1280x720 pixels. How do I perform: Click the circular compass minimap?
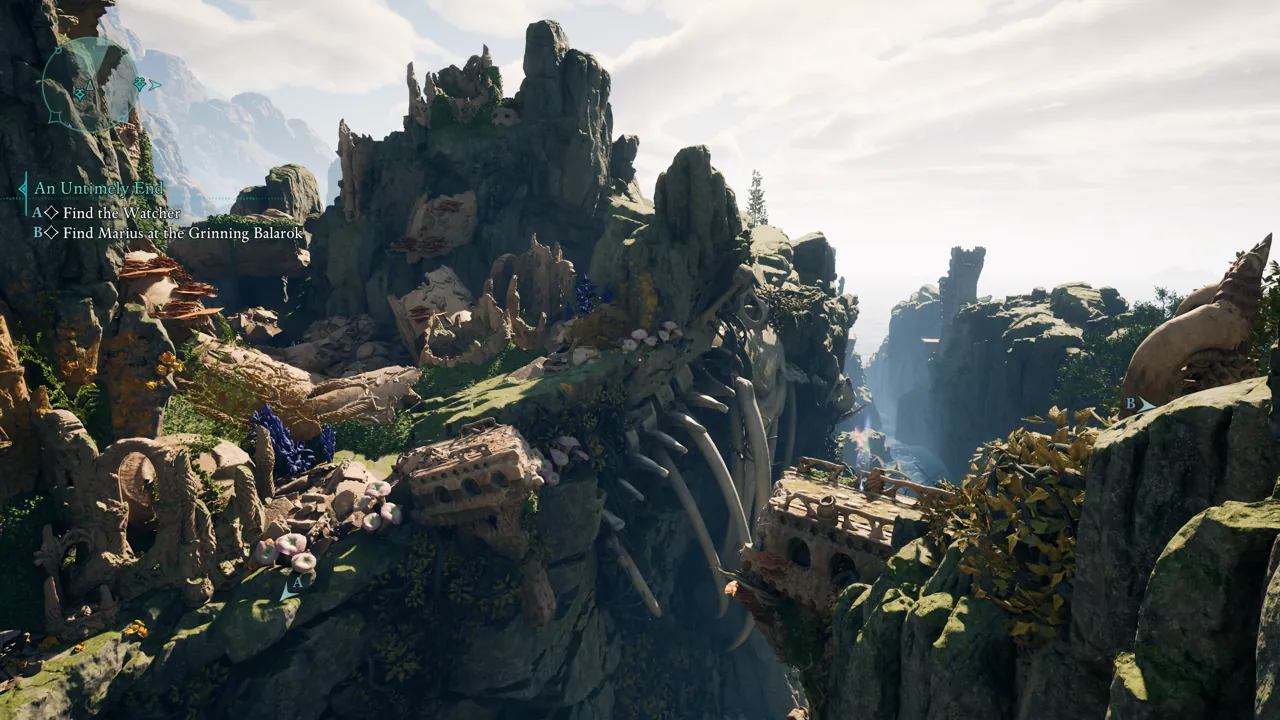pyautogui.click(x=90, y=86)
